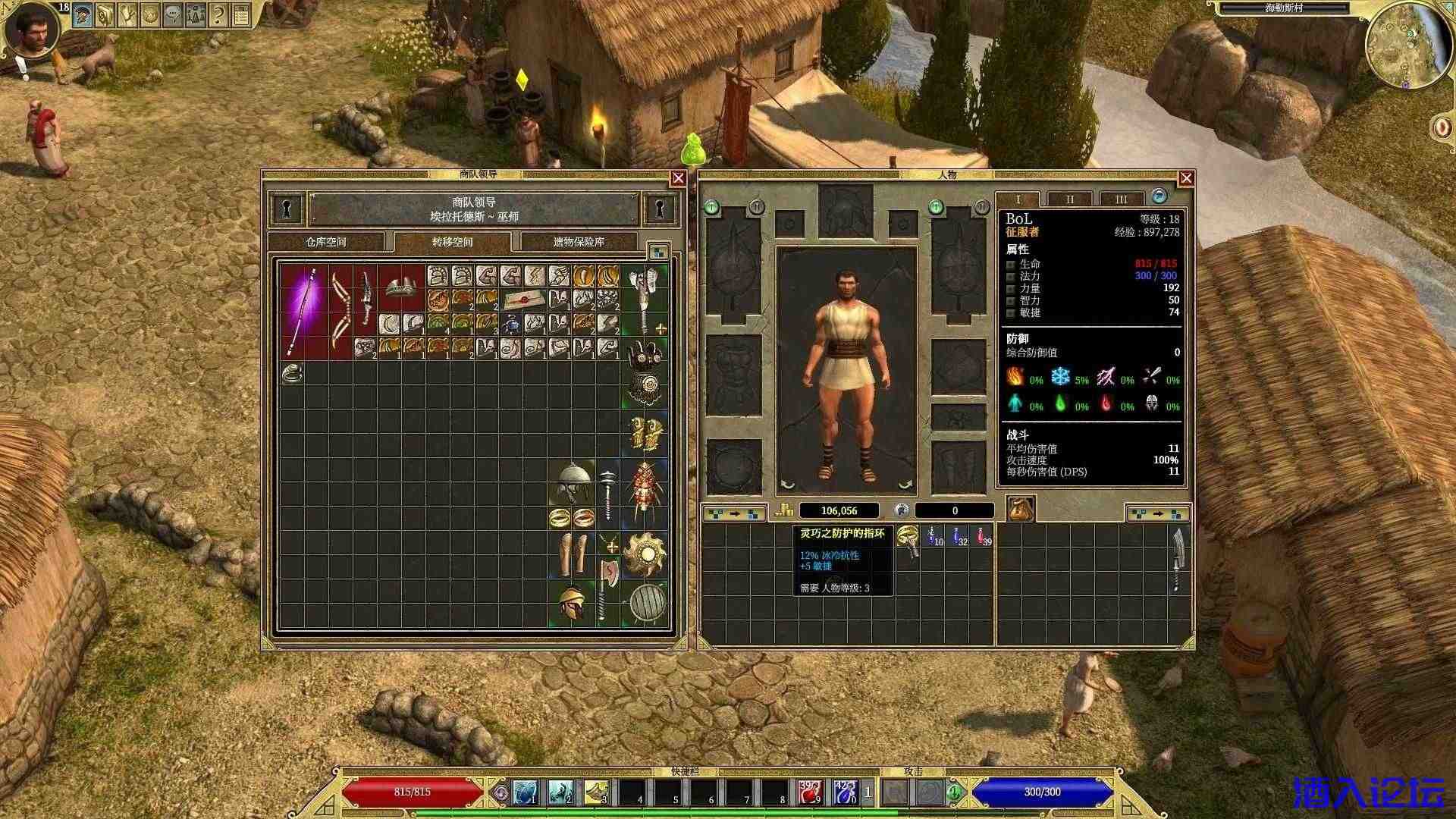Switch to the 仓库空间 storage tab
This screenshot has width=1456, height=819.
click(326, 242)
